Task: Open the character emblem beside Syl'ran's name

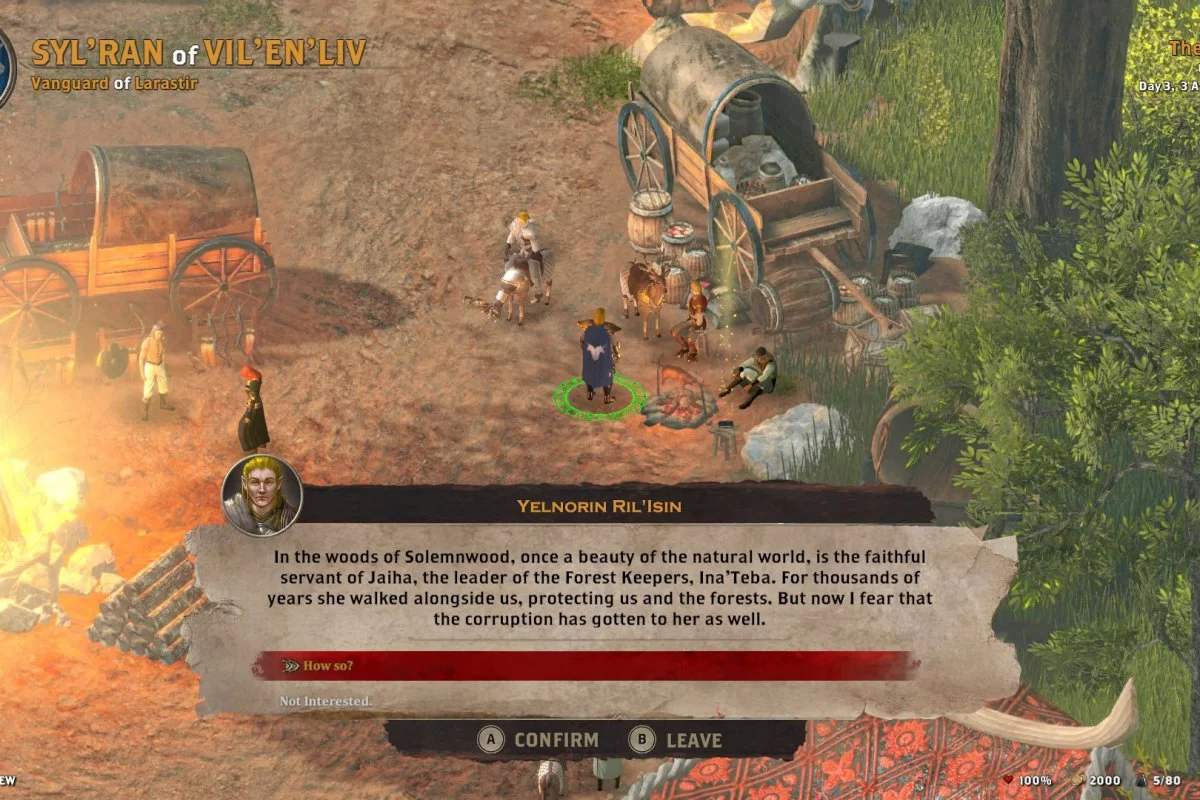Action: (5, 68)
